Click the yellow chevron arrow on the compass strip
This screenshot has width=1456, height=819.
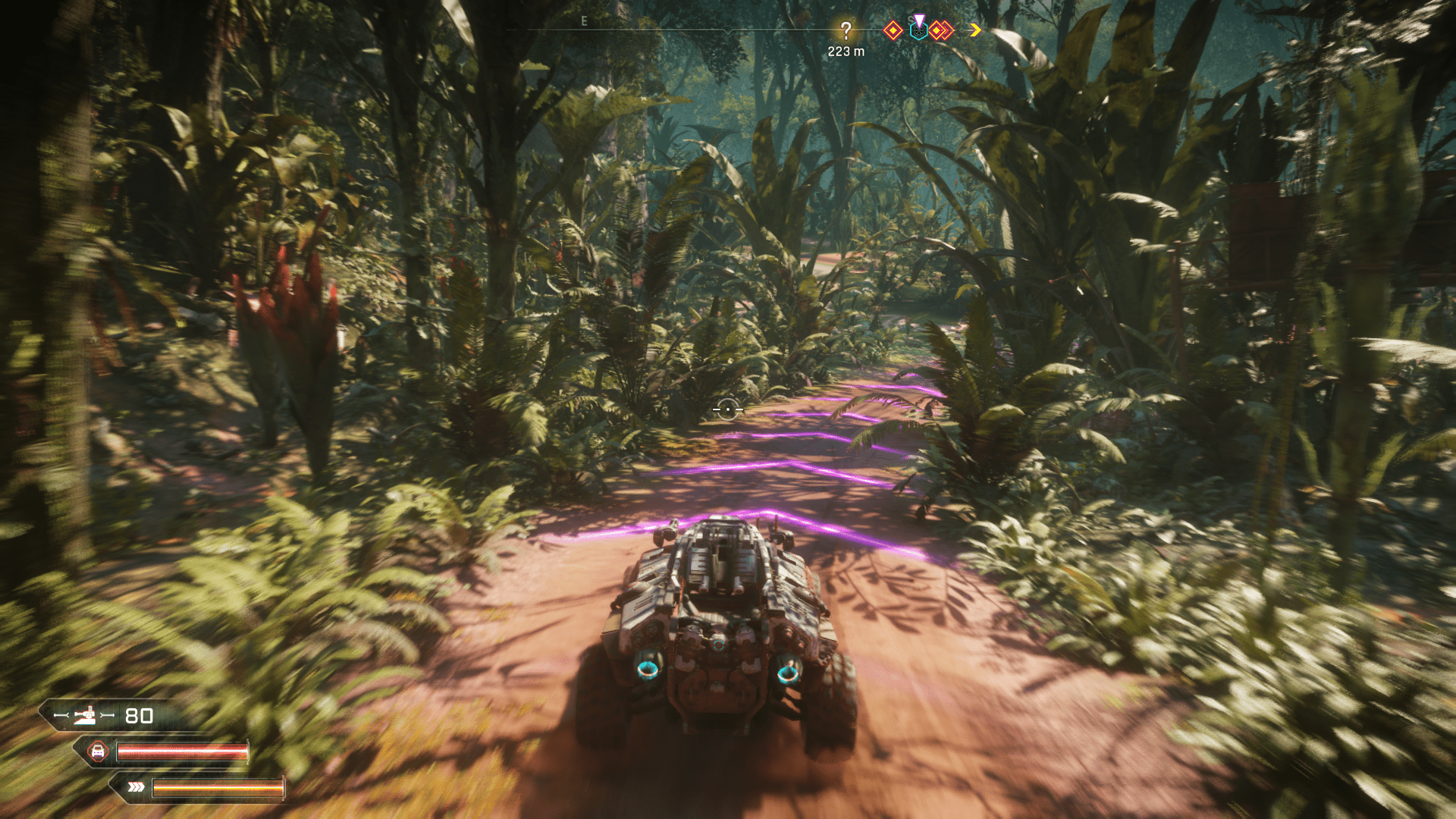click(974, 30)
